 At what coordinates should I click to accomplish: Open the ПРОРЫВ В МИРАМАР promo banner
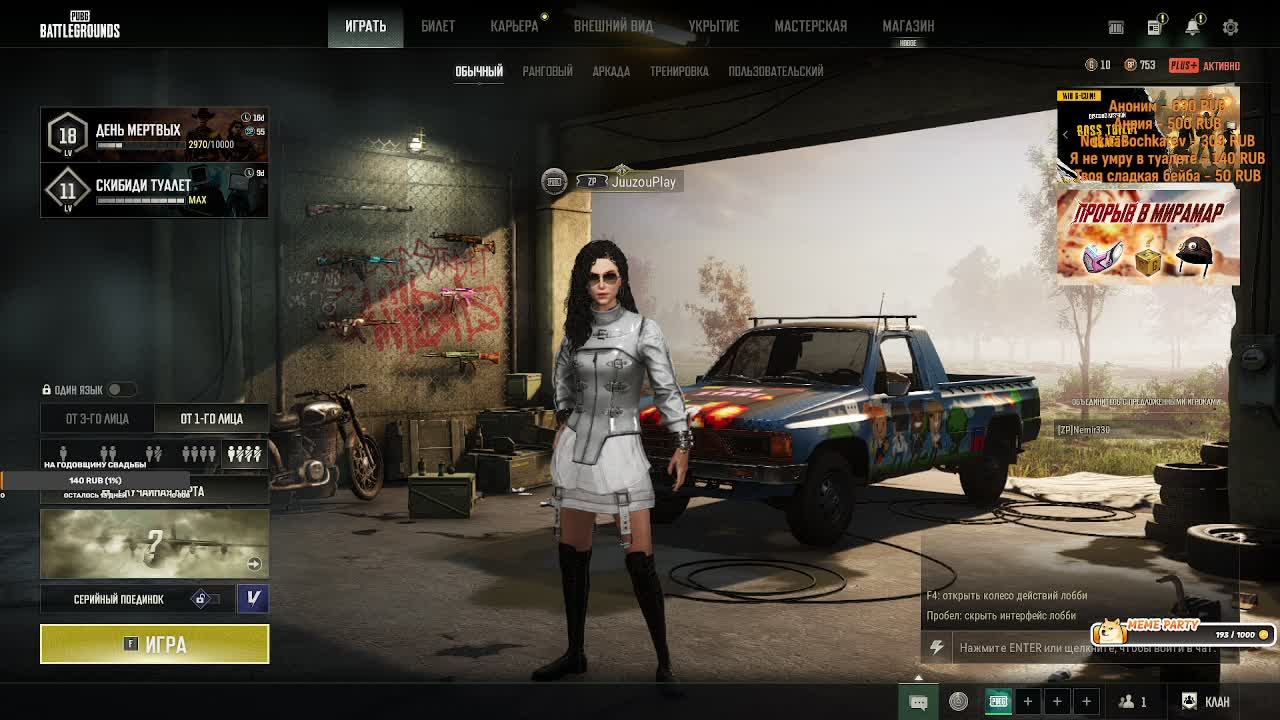(x=1148, y=237)
